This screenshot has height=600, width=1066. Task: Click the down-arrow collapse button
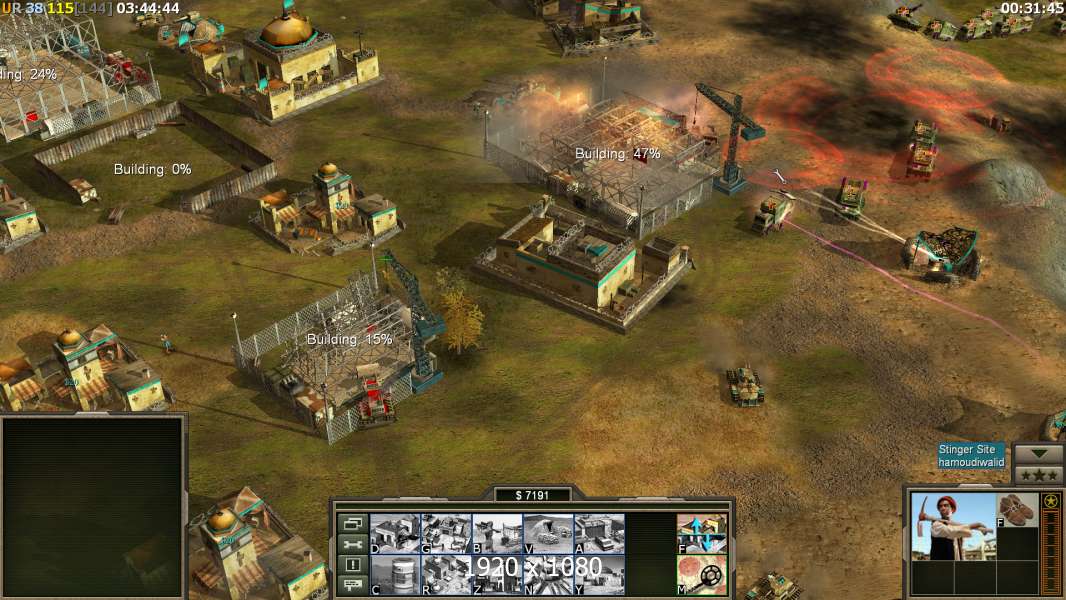[x=1038, y=454]
